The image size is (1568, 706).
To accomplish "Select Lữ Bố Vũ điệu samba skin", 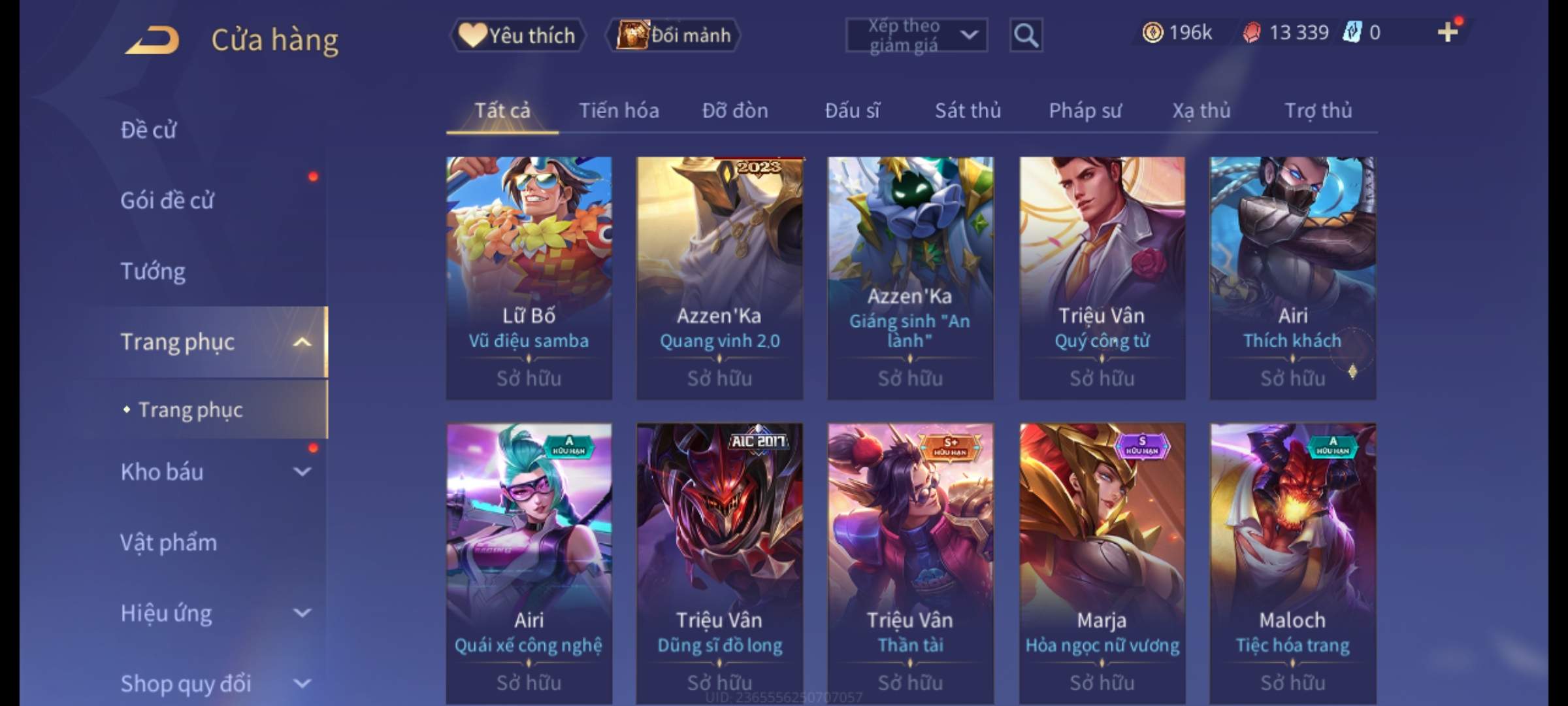I will coord(529,277).
